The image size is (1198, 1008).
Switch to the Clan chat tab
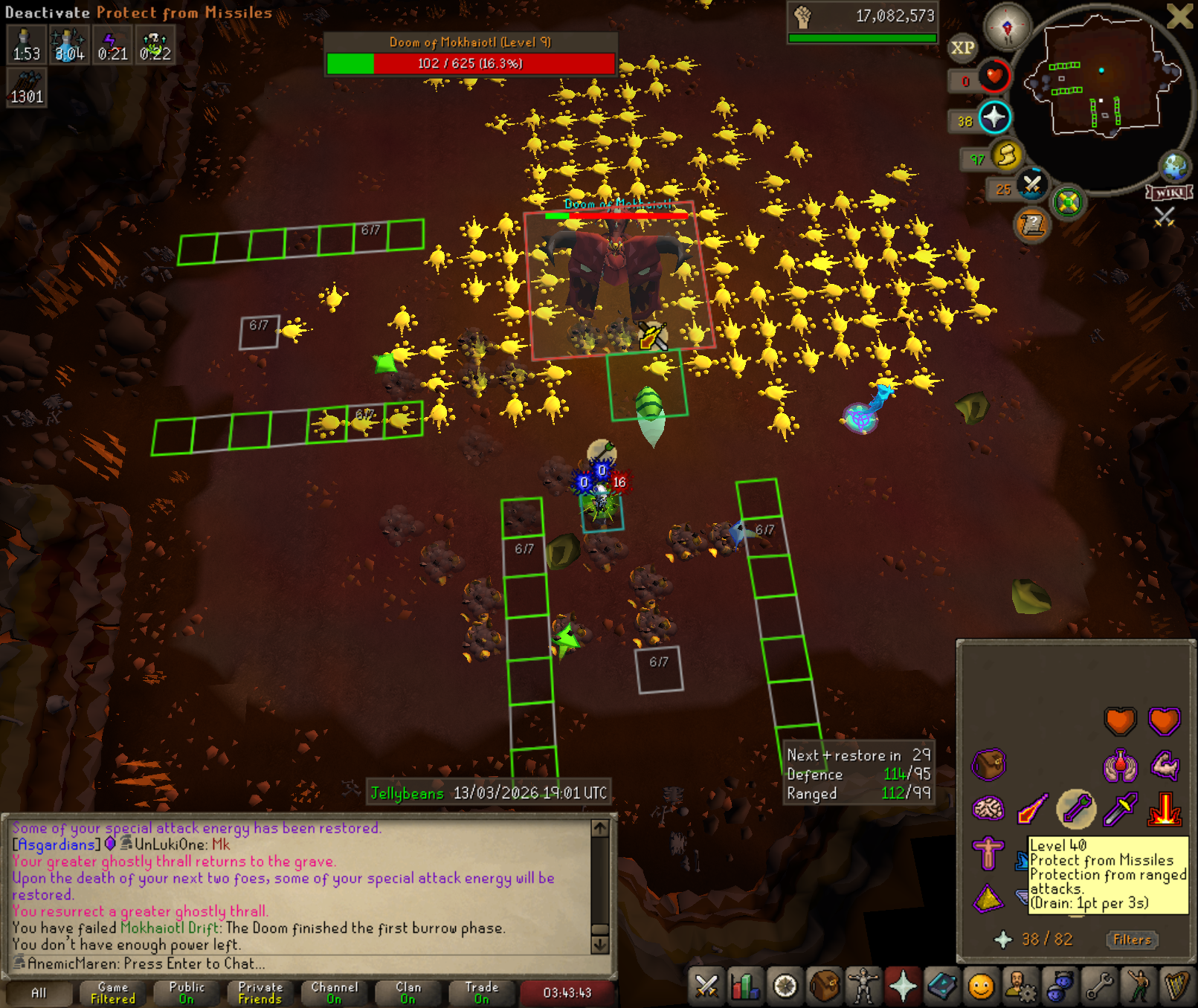pos(408,992)
